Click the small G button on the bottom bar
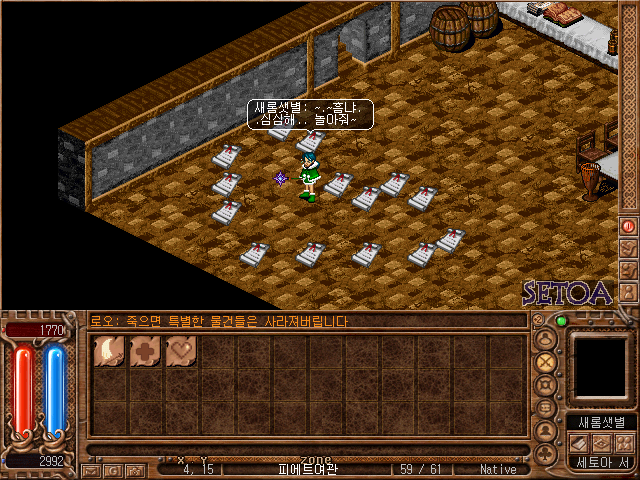This screenshot has height=480, width=640. [x=113, y=469]
